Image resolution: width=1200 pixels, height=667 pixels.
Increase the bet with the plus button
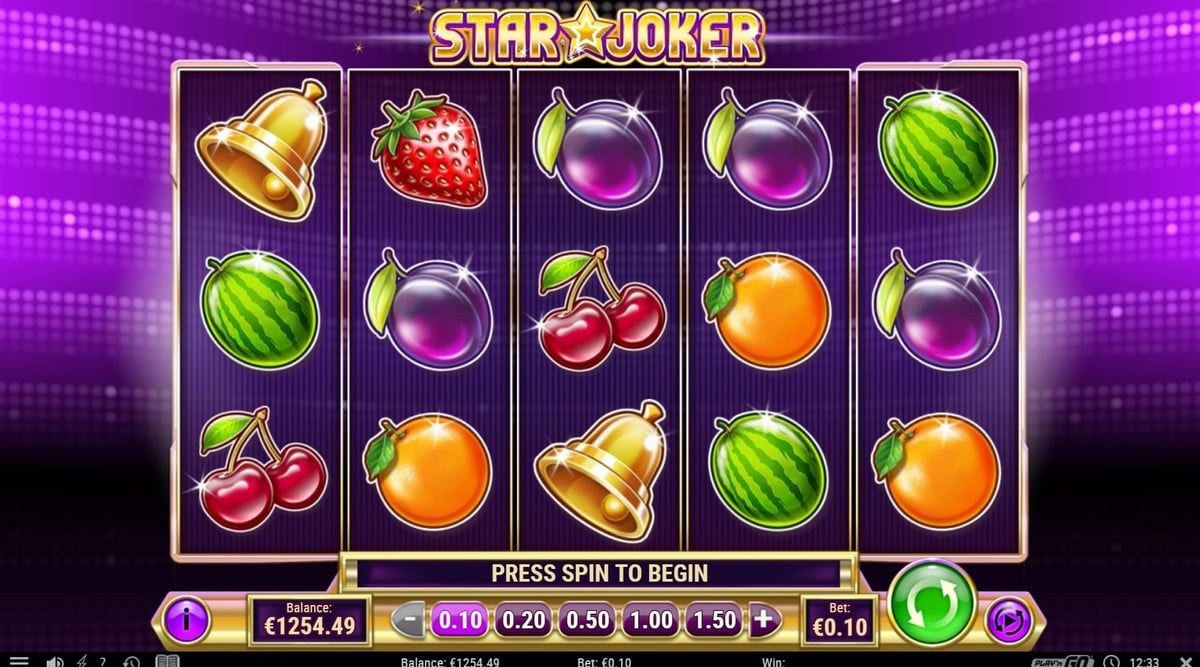(763, 620)
